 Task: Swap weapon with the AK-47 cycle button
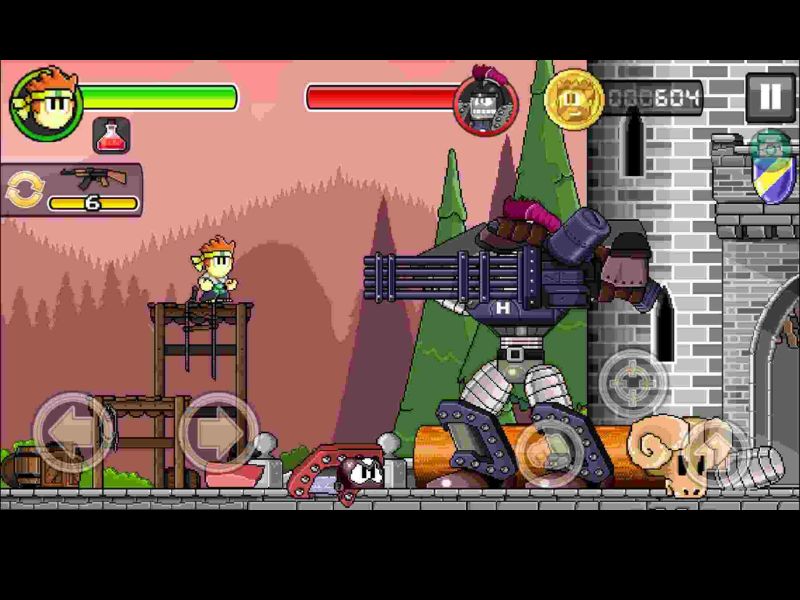coord(22,190)
